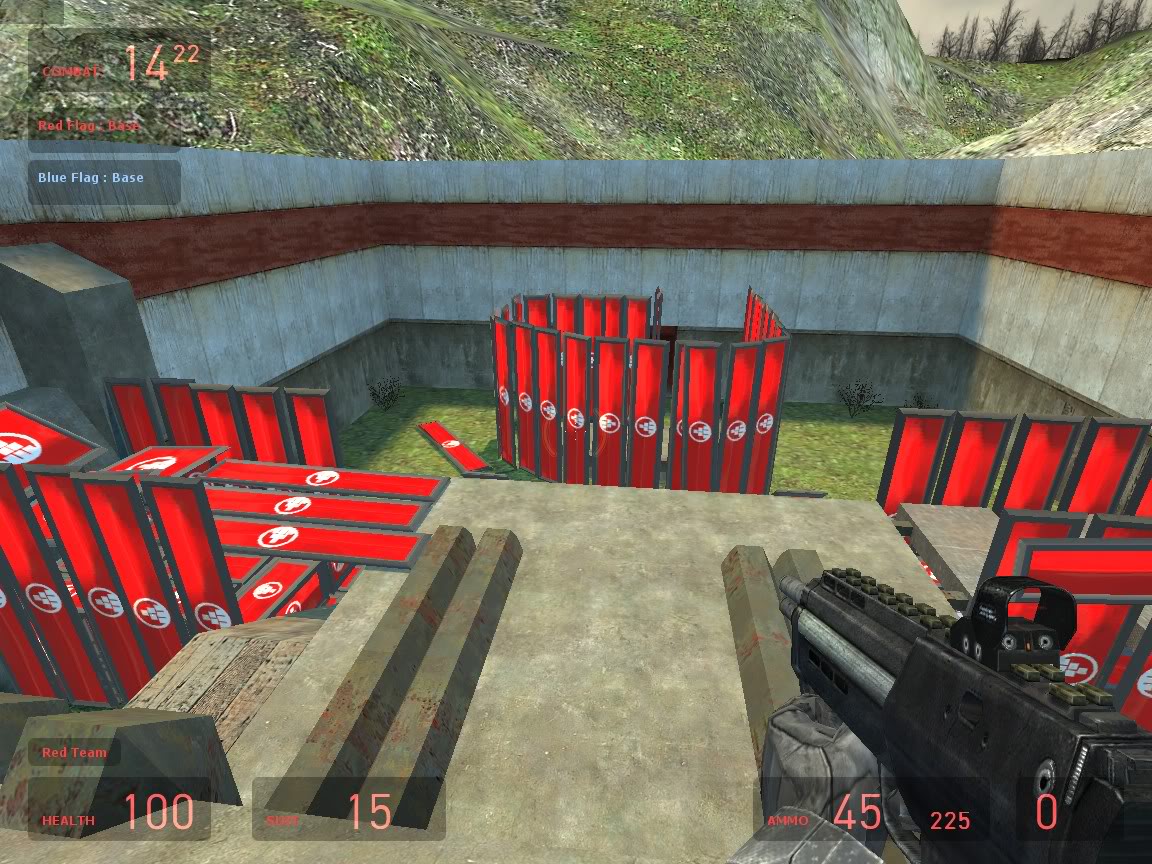Click the Red Team indicator label
The image size is (1152, 864).
(74, 752)
